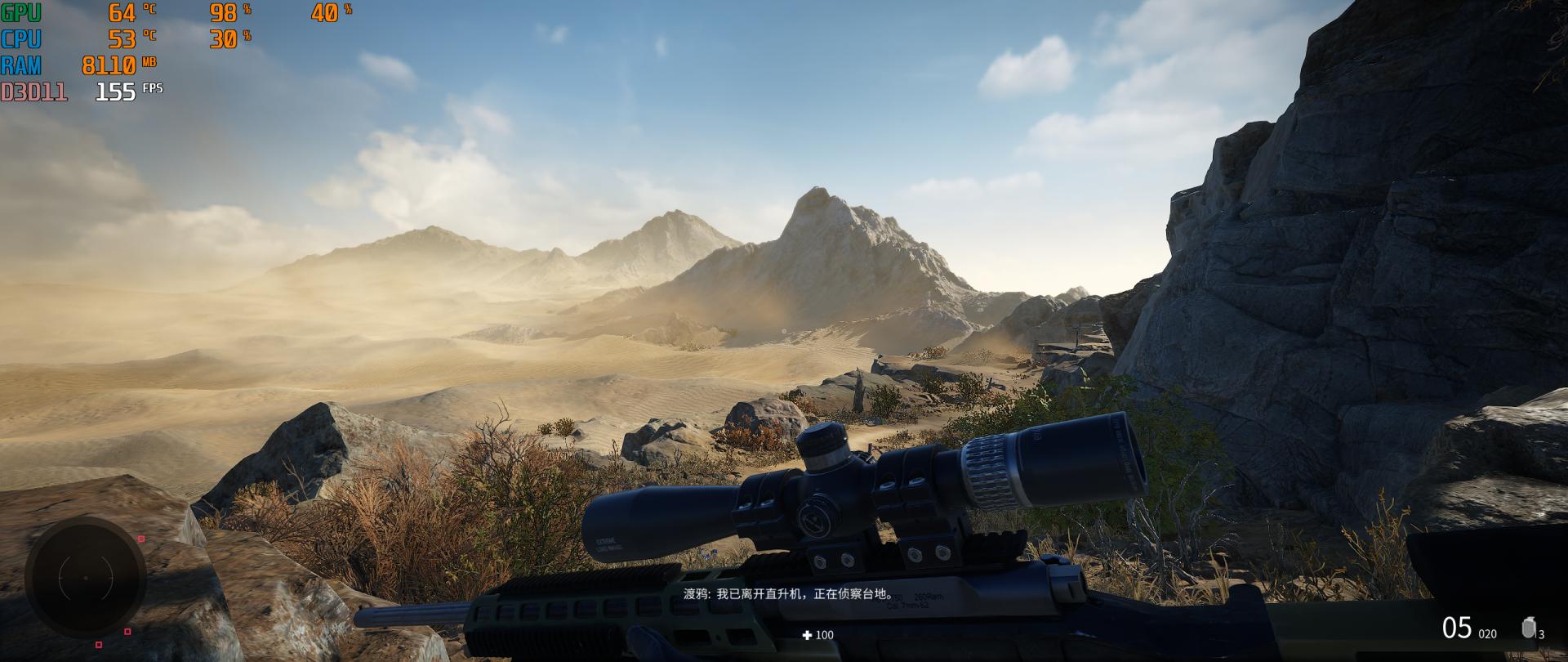This screenshot has height=662, width=1568.
Task: Select the grenade icon
Action: tap(1528, 628)
